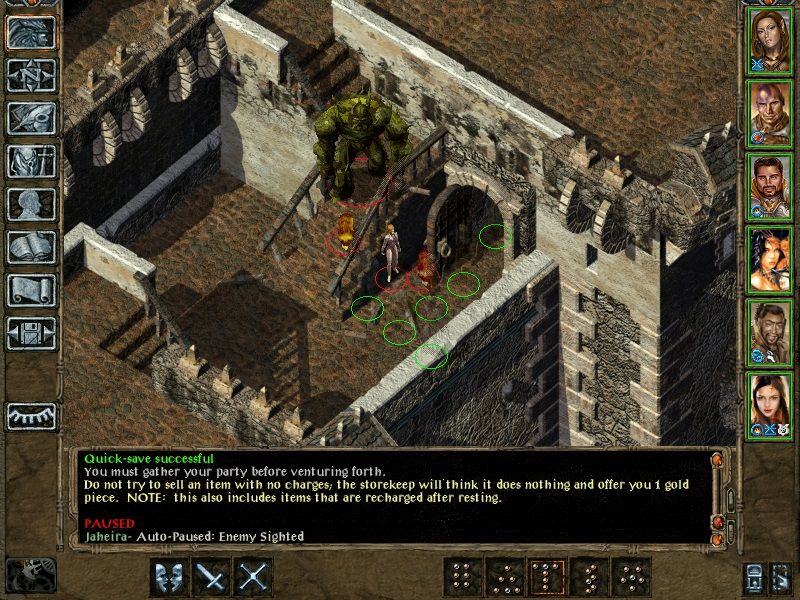Open the journal quill icon
This screenshot has height=600, width=800.
tap(31, 118)
